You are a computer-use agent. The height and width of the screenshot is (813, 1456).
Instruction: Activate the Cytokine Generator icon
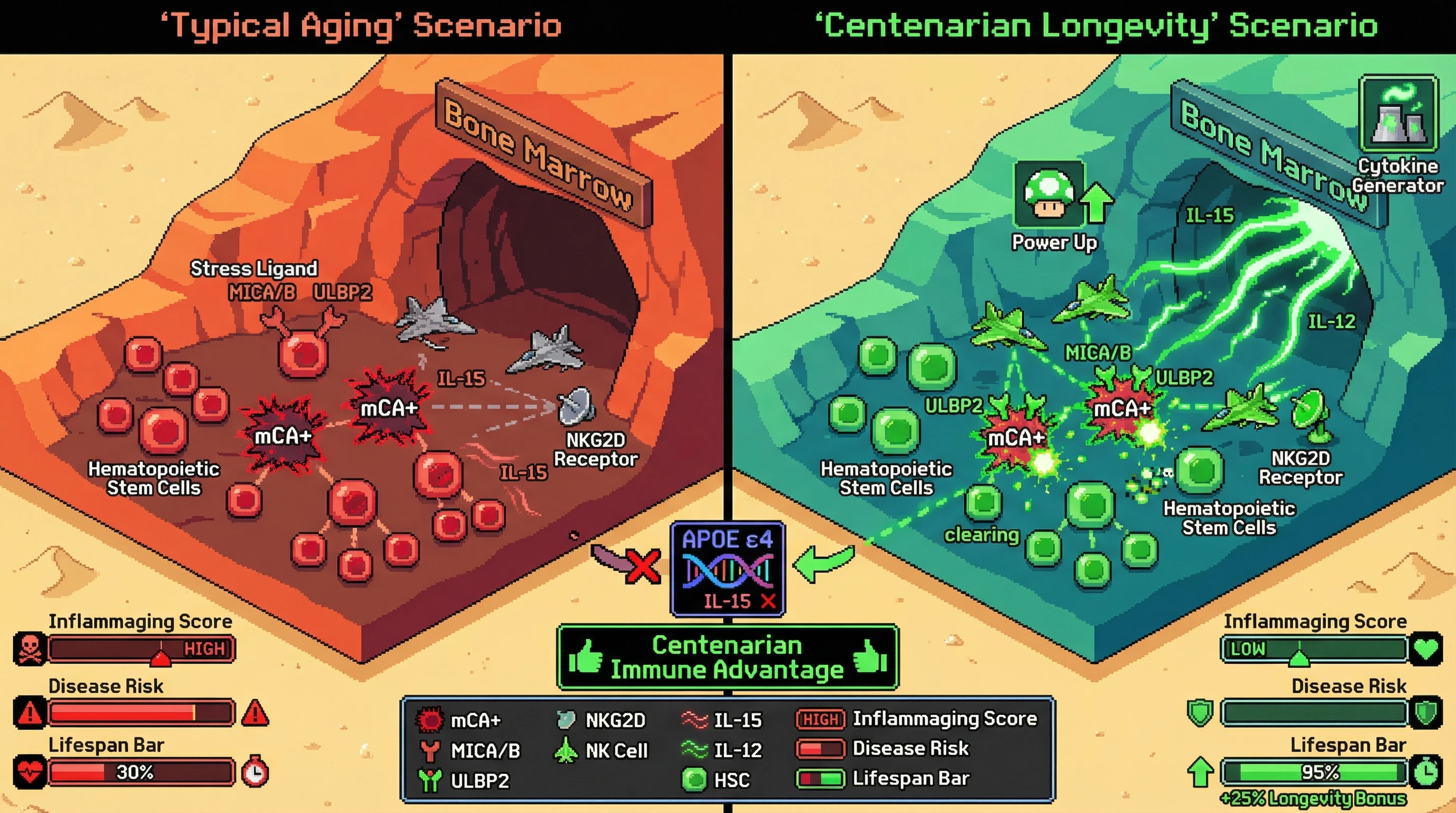[1398, 115]
